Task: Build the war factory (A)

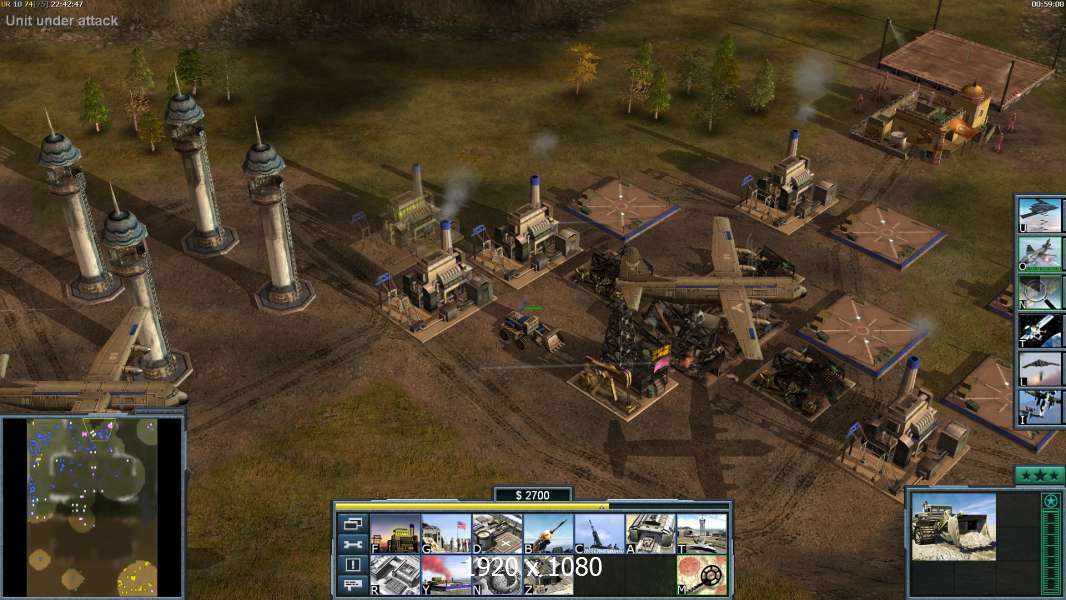Action: coord(650,533)
